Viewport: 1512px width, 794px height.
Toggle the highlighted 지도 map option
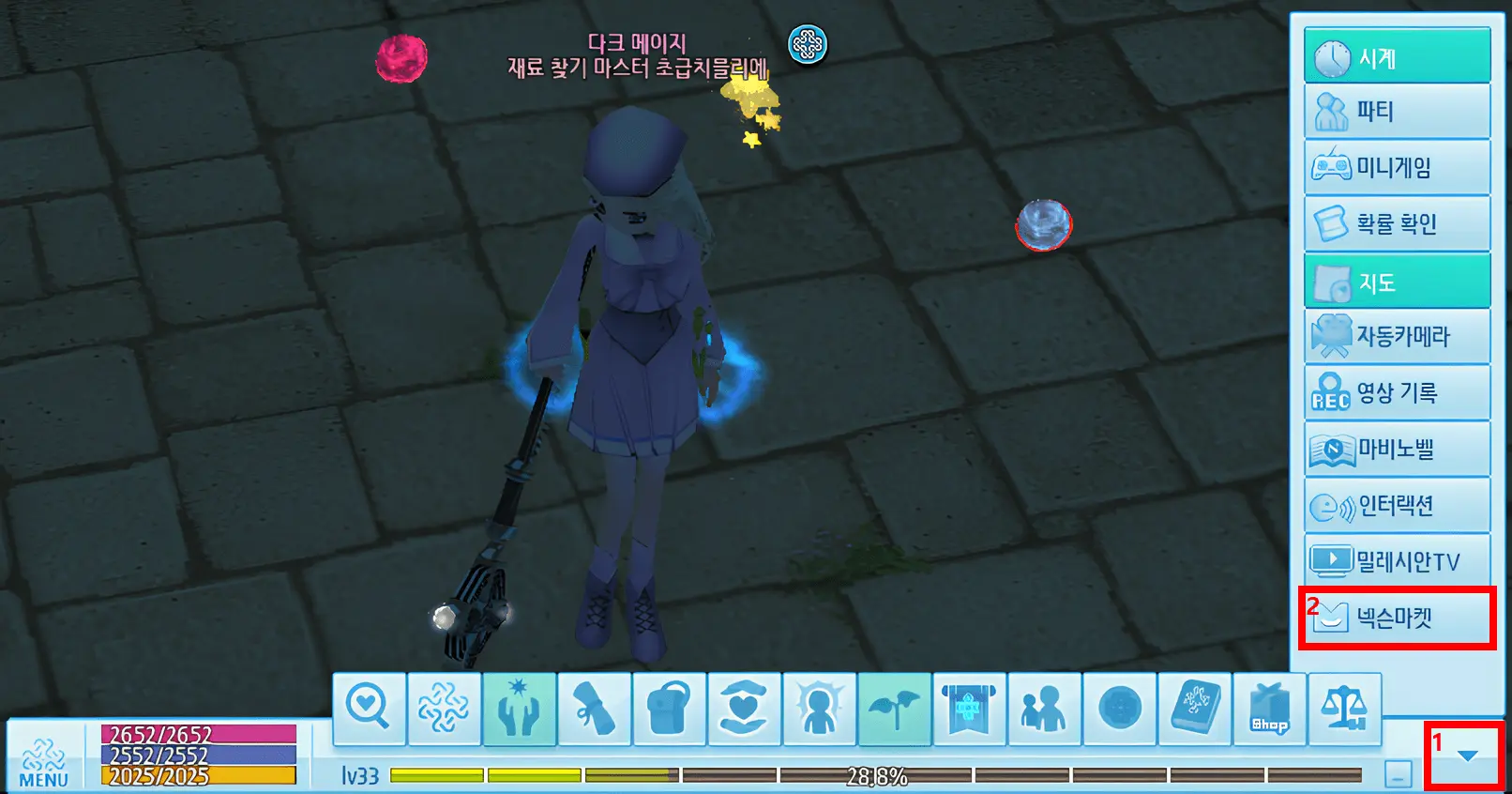pyautogui.click(x=1397, y=280)
